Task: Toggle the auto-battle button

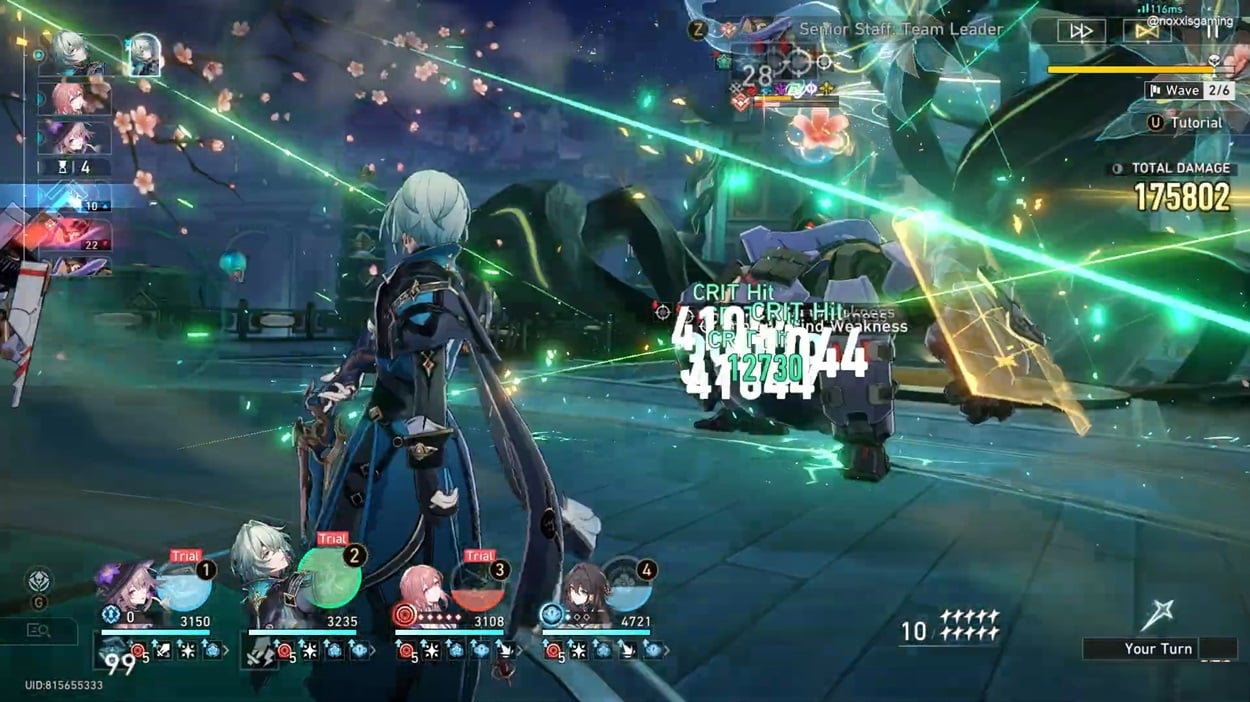Action: pyautogui.click(x=1147, y=31)
